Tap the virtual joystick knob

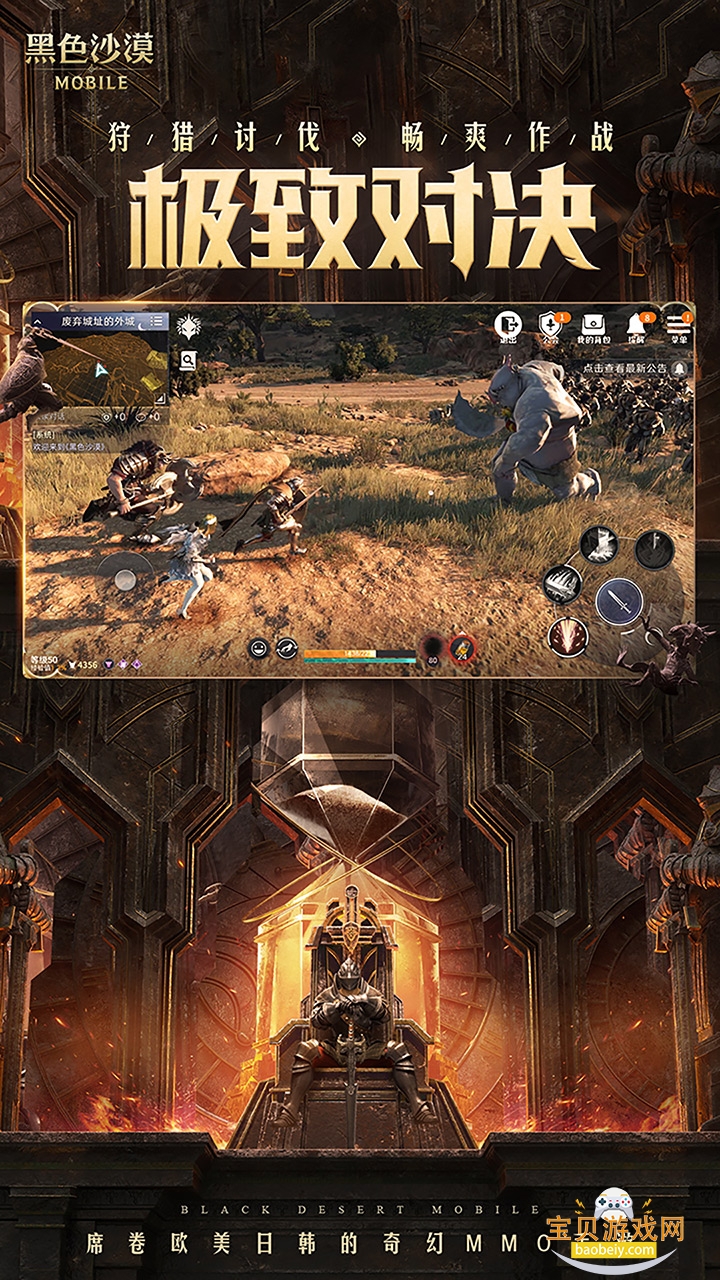pyautogui.click(x=125, y=578)
